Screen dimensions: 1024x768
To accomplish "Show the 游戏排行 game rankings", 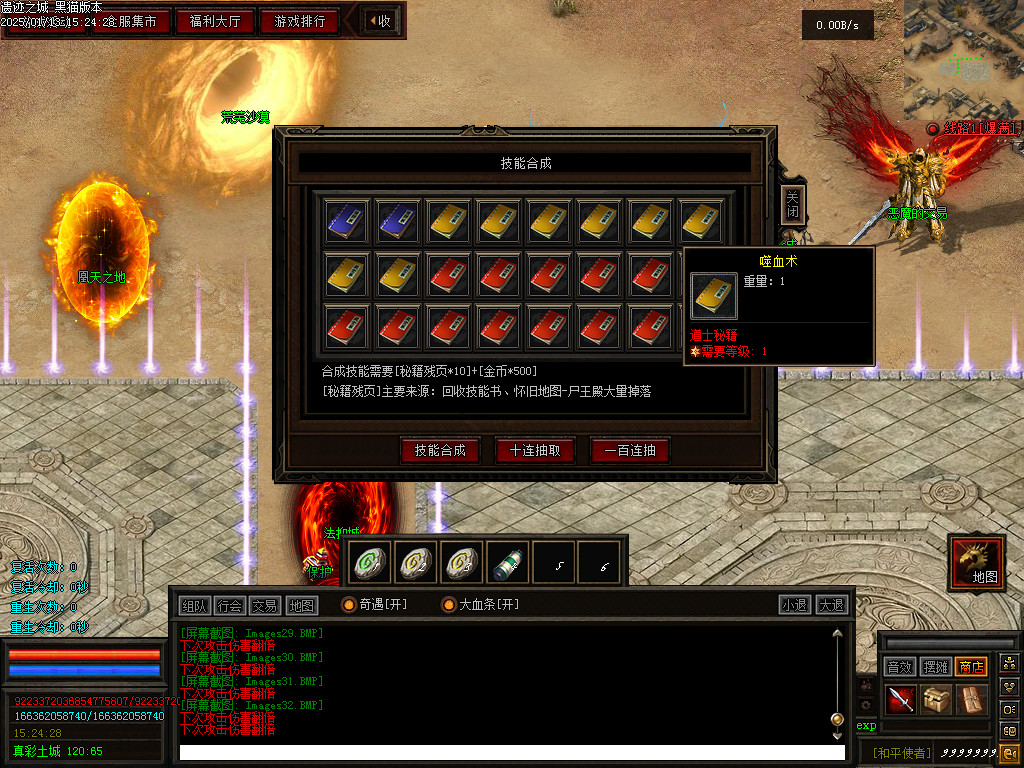I will coord(299,21).
